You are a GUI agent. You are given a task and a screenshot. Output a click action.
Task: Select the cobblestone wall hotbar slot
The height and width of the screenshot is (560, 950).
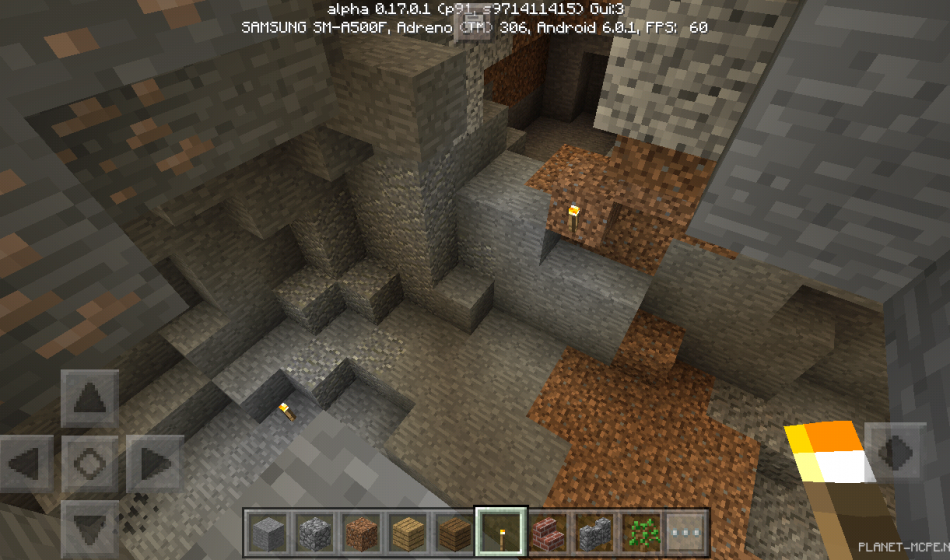tap(593, 531)
